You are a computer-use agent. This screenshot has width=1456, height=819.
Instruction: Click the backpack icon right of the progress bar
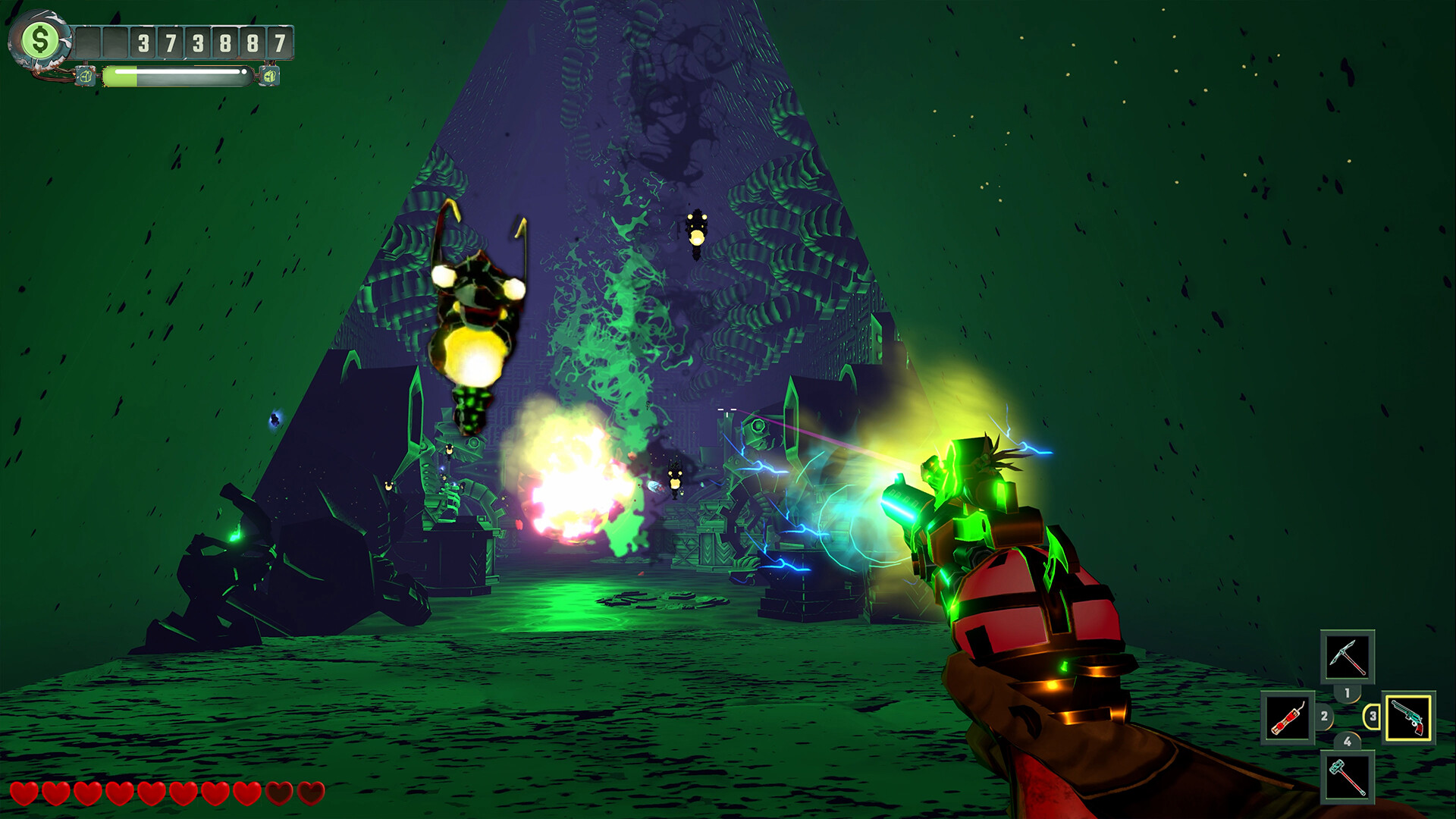point(270,77)
